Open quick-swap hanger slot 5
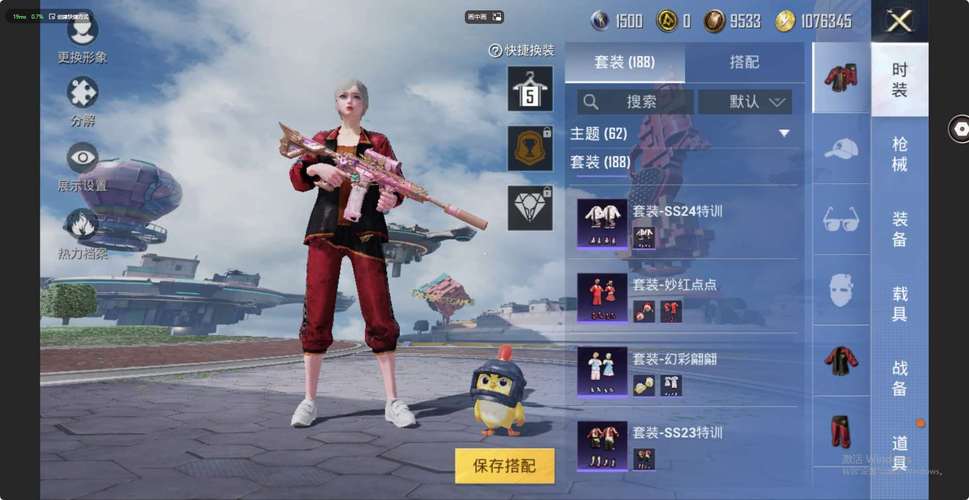 tap(530, 89)
